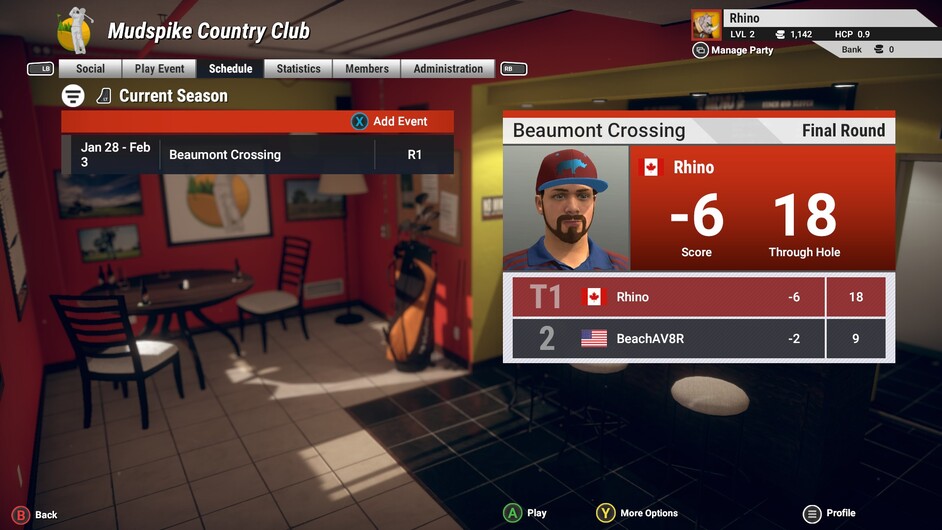Choose Play at the bottom
Image resolution: width=942 pixels, height=530 pixels.
pyautogui.click(x=525, y=513)
